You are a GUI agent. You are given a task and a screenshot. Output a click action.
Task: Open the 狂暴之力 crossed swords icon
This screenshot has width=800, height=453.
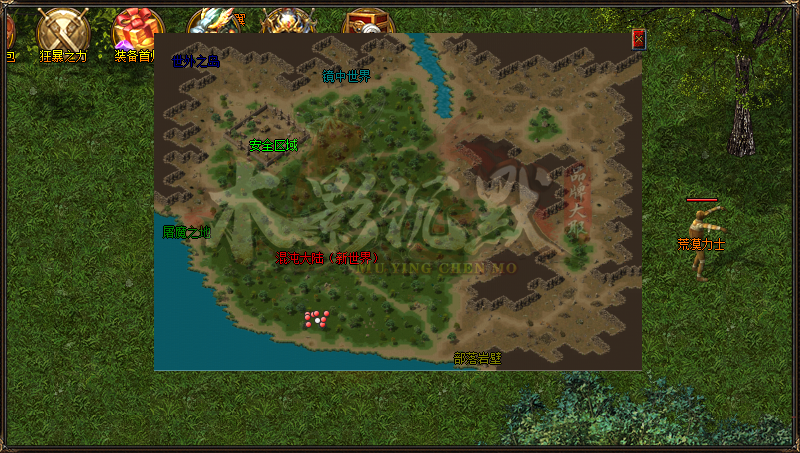62,30
